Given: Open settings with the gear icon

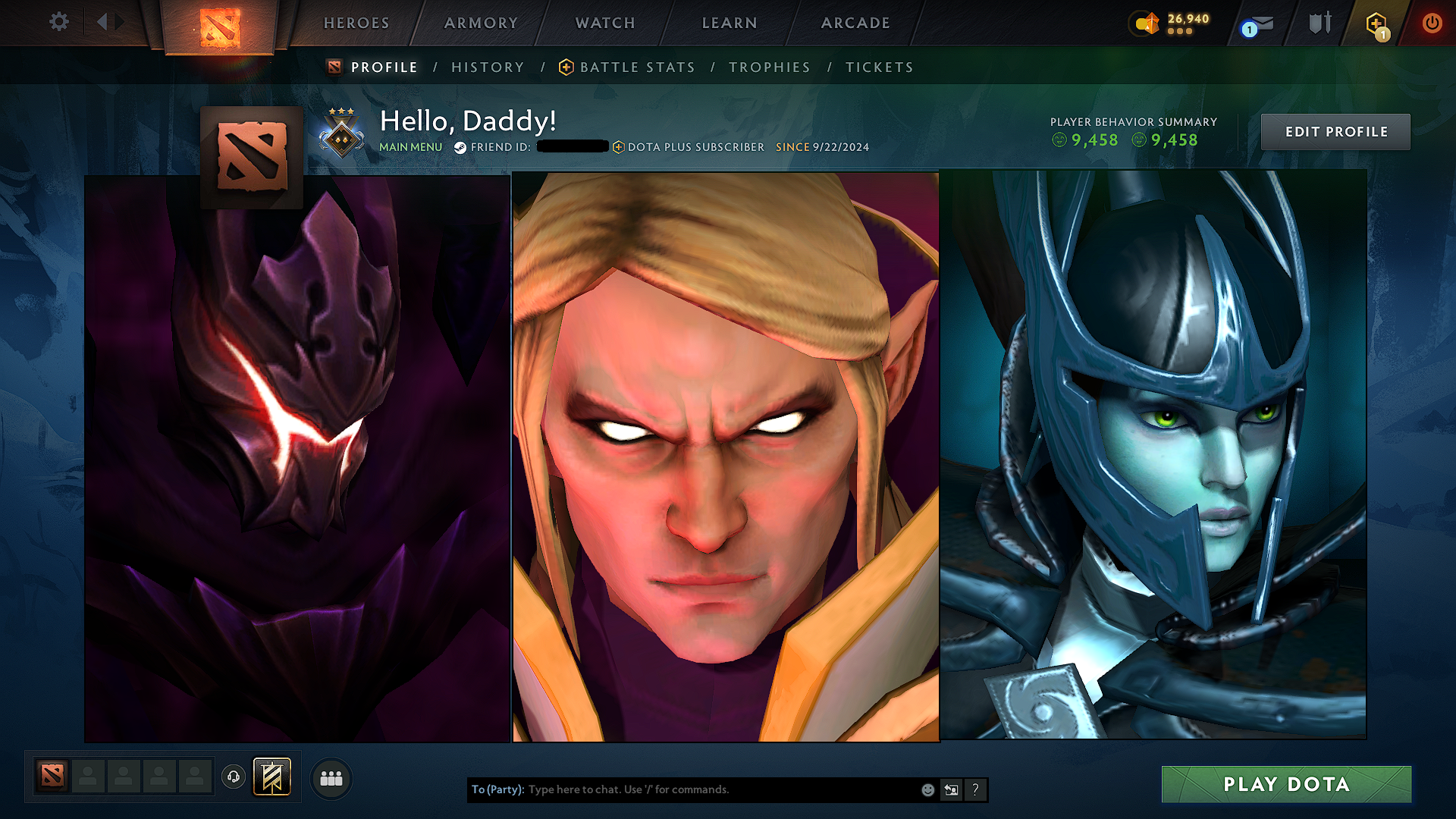Looking at the screenshot, I should pyautogui.click(x=58, y=23).
